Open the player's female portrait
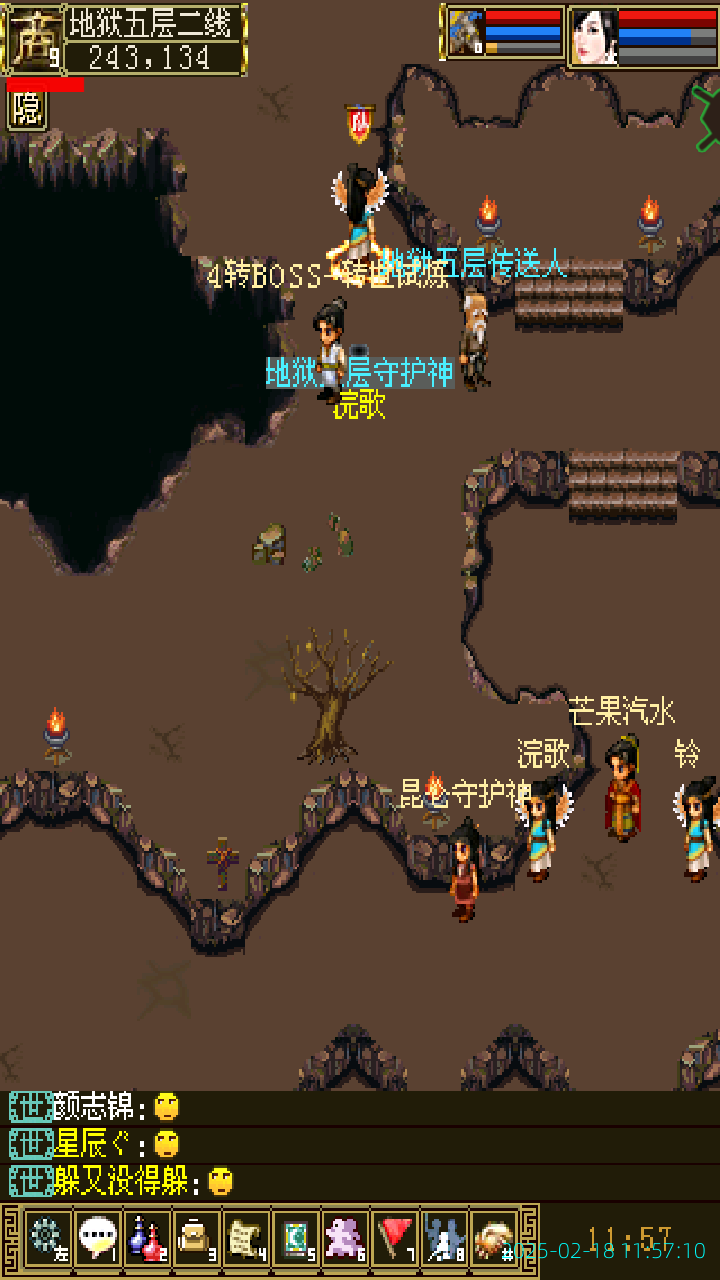This screenshot has width=720, height=1280. (x=594, y=37)
